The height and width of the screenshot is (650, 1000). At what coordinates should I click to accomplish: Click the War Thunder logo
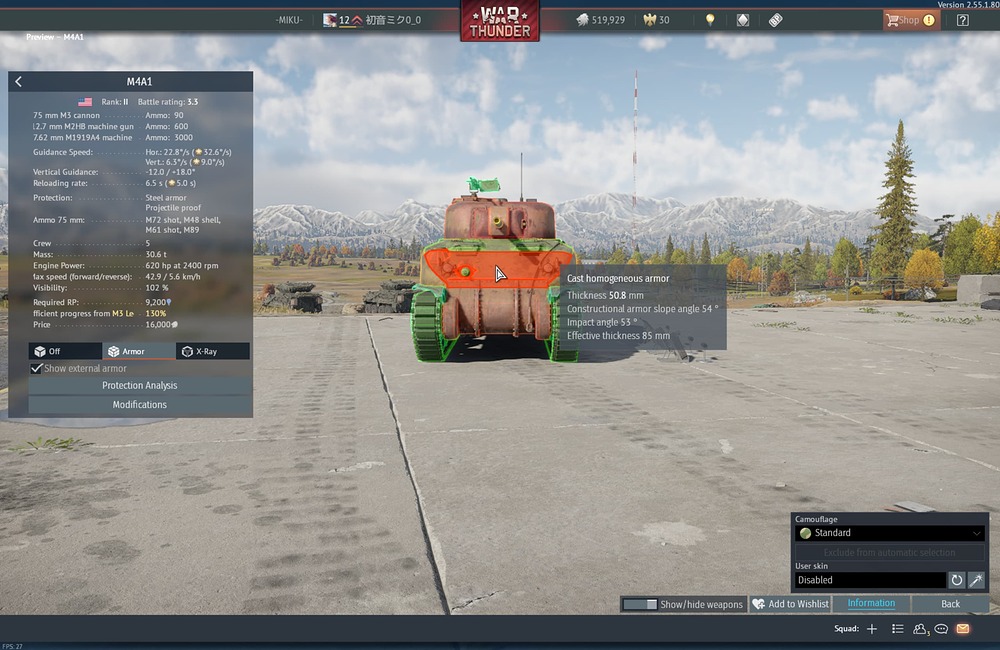click(499, 21)
